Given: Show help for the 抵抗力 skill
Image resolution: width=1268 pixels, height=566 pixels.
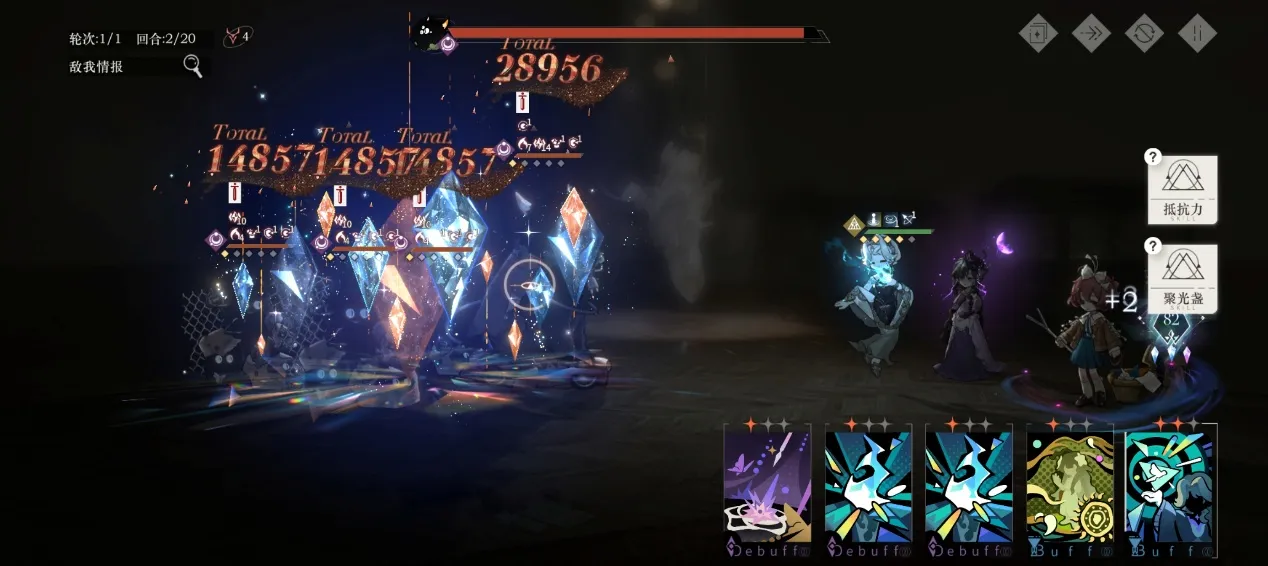Looking at the screenshot, I should tap(1153, 157).
